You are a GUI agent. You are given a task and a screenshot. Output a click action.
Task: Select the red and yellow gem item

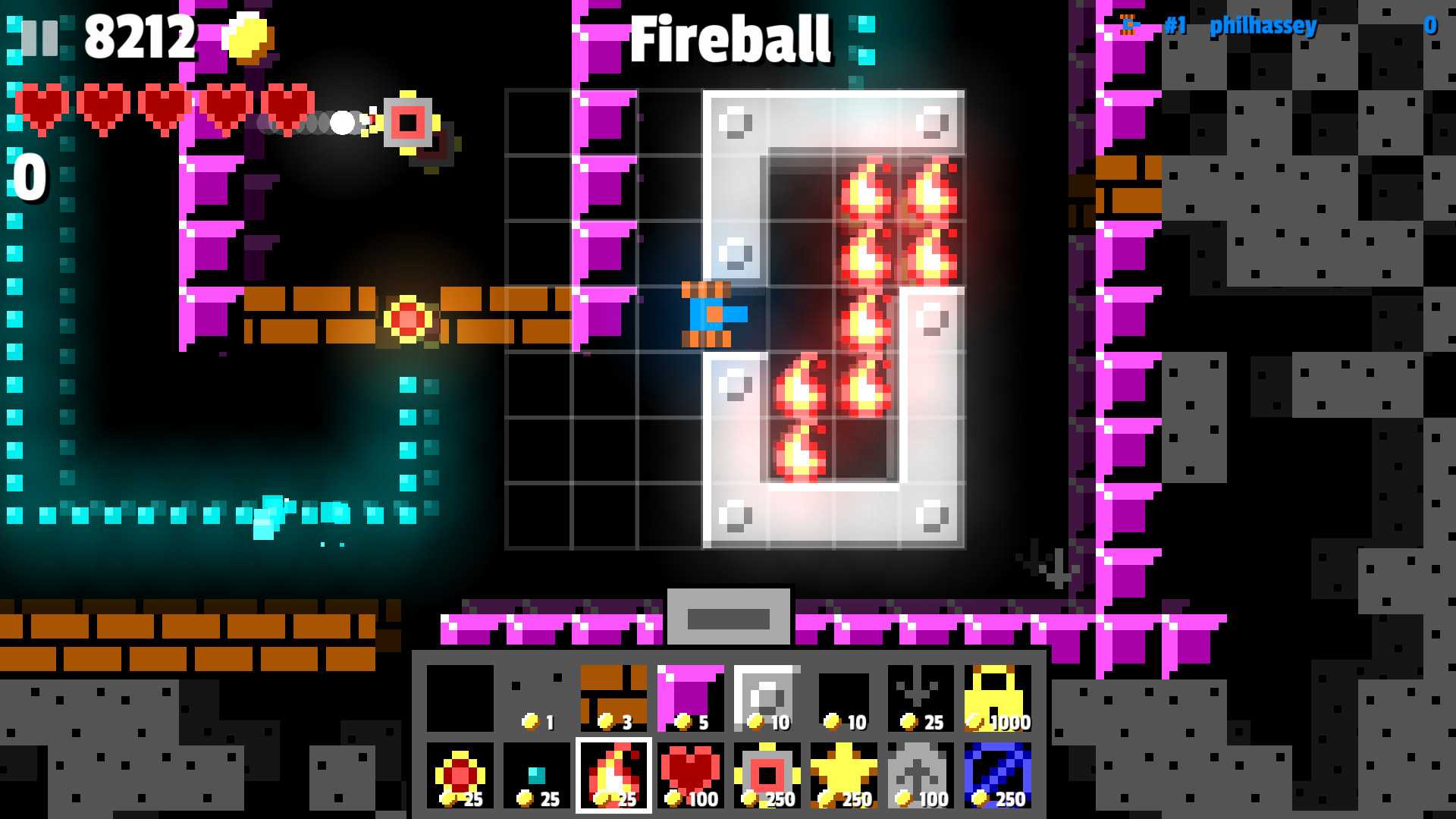(460, 775)
